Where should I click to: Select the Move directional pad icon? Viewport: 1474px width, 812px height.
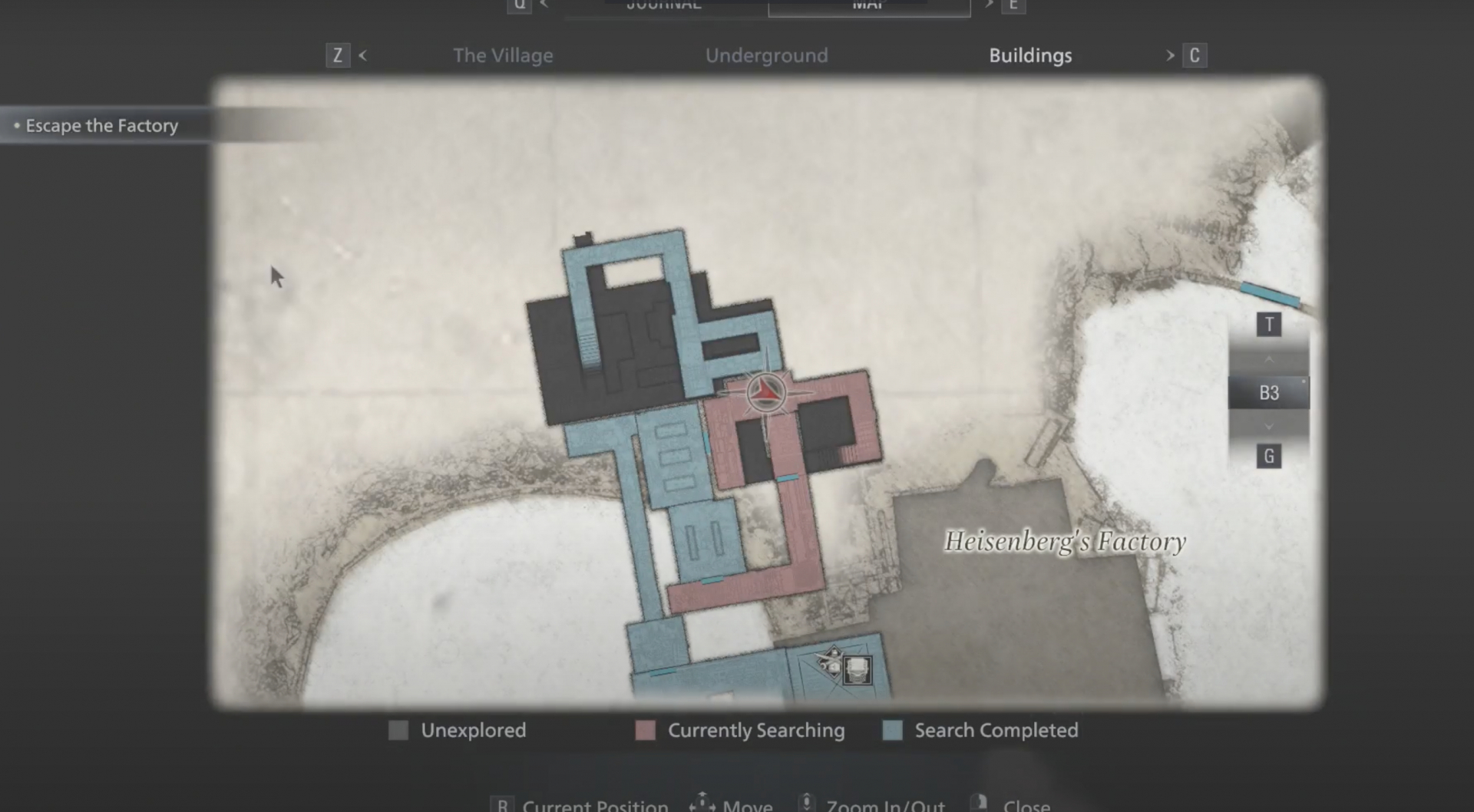[701, 802]
